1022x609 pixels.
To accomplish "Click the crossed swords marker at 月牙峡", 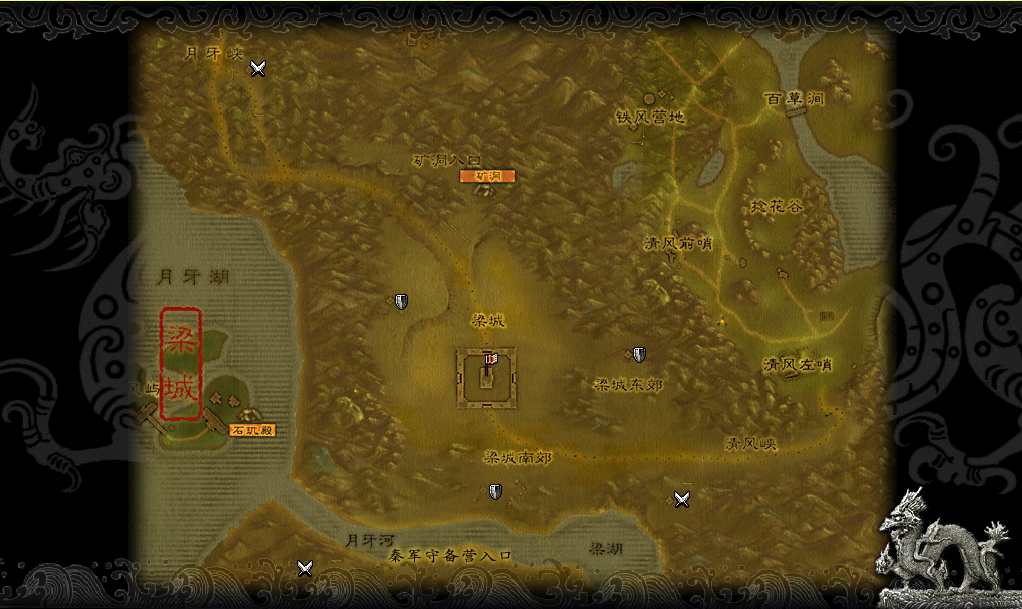I will [258, 68].
